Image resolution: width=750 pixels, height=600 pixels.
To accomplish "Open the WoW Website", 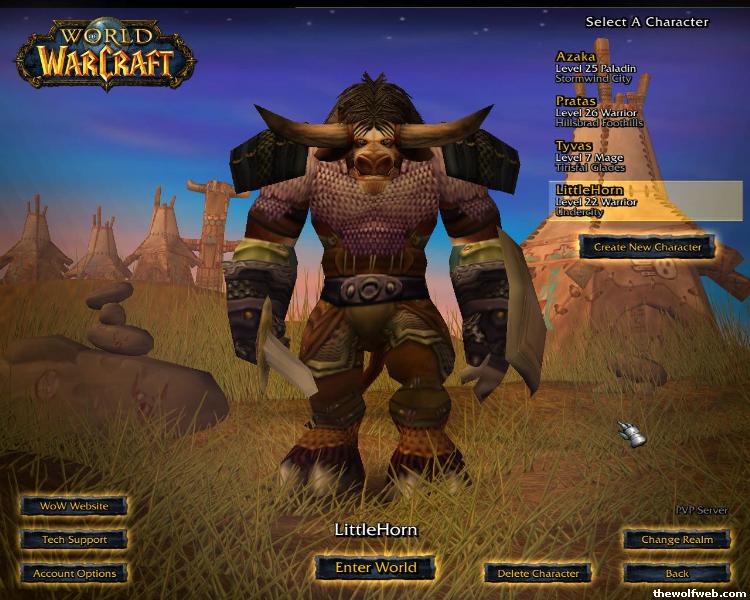I will pos(74,506).
